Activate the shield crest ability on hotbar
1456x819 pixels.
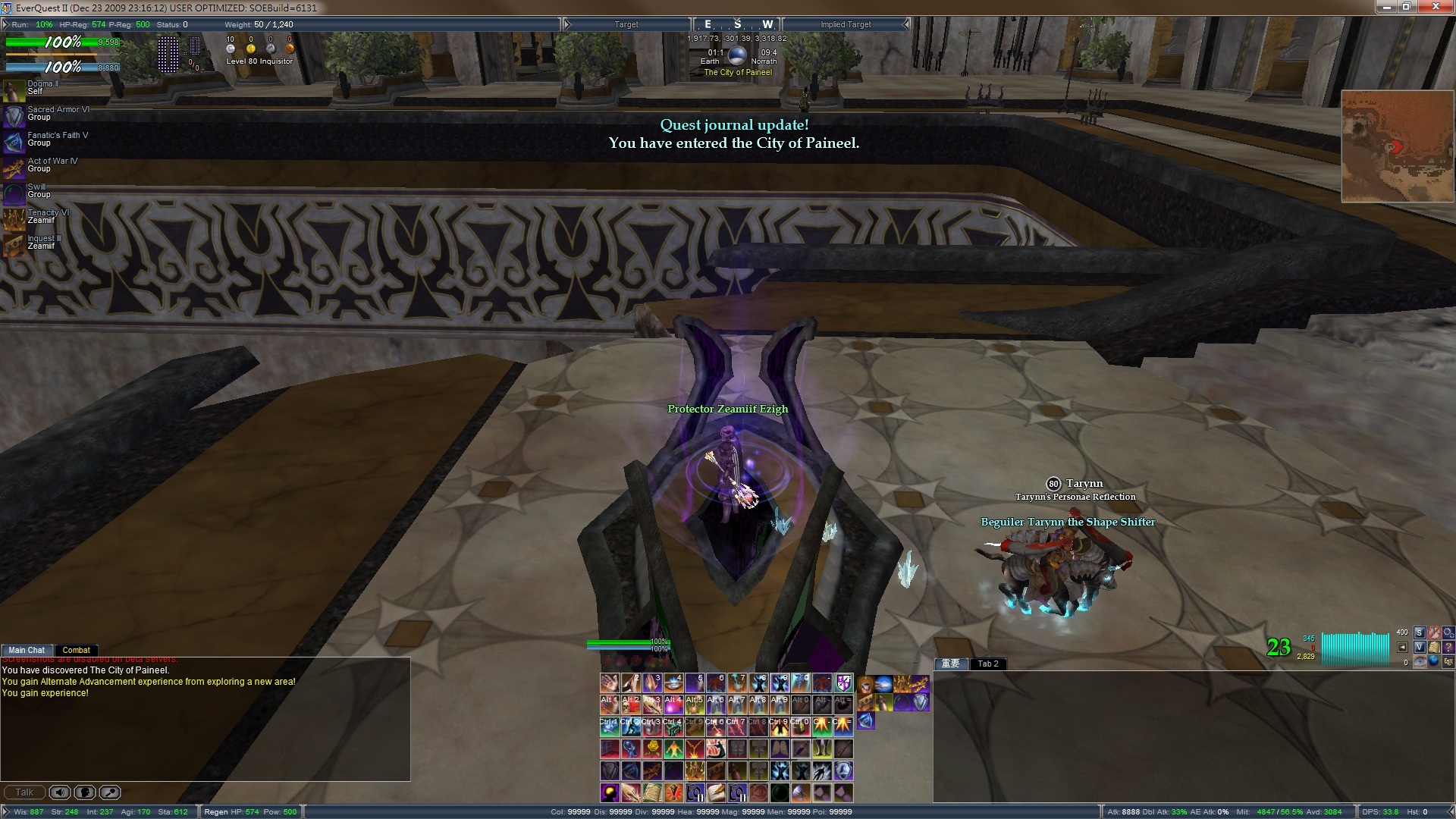point(843,683)
